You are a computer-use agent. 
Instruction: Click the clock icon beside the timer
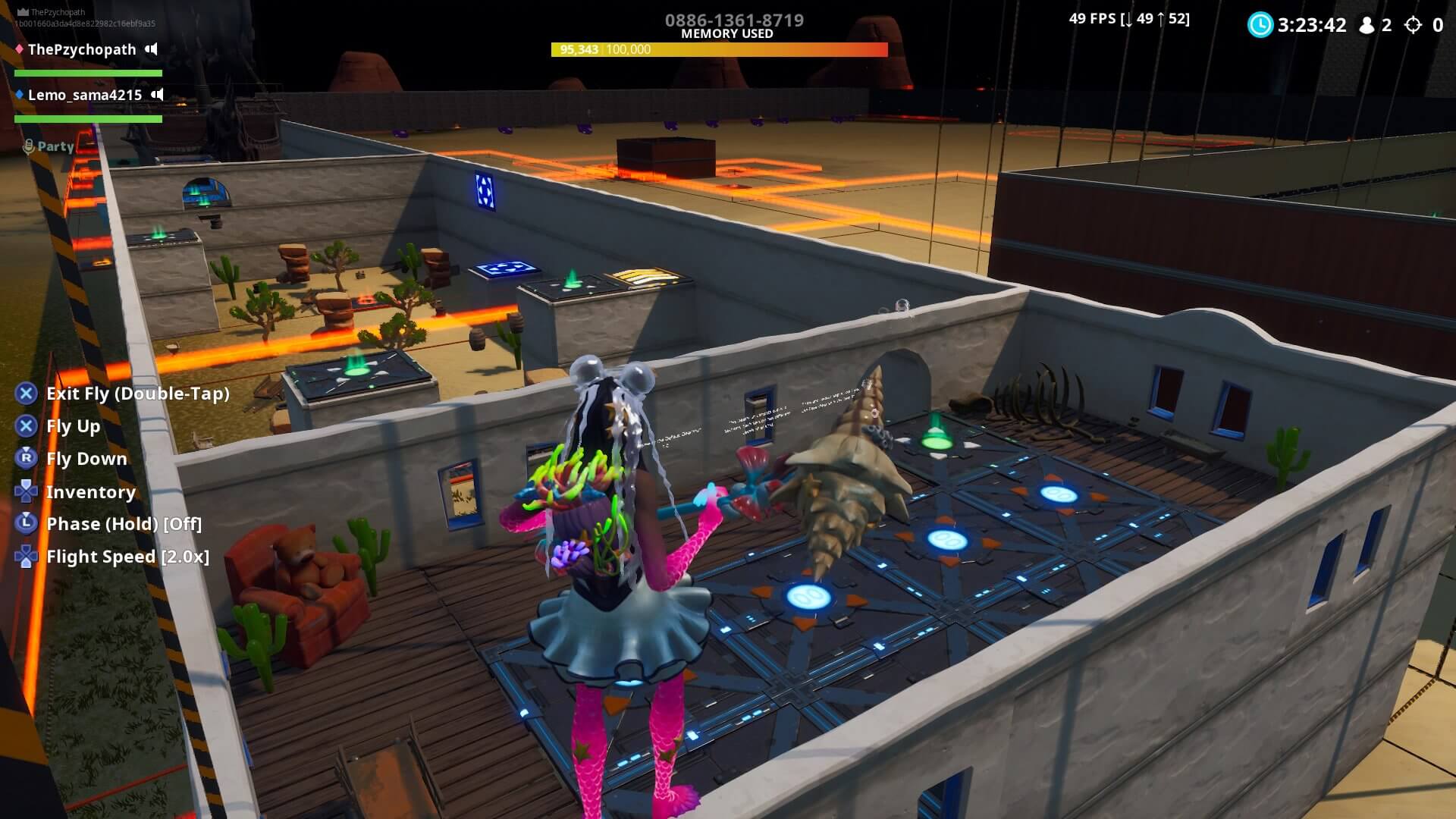coord(1260,25)
